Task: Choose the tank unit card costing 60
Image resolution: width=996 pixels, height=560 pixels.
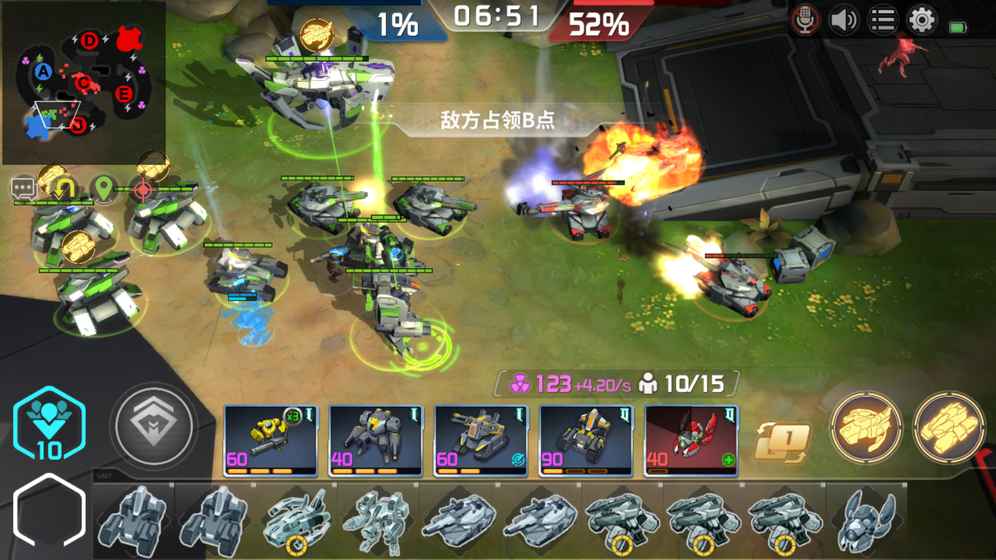Action: (x=481, y=440)
